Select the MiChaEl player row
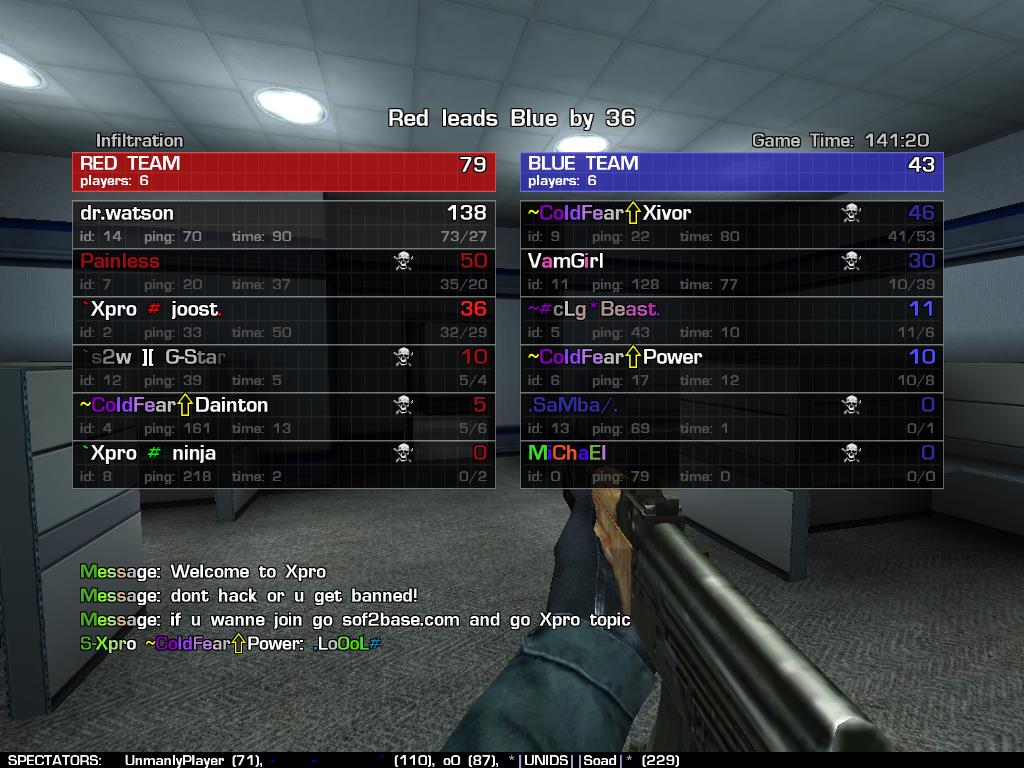 pos(731,464)
